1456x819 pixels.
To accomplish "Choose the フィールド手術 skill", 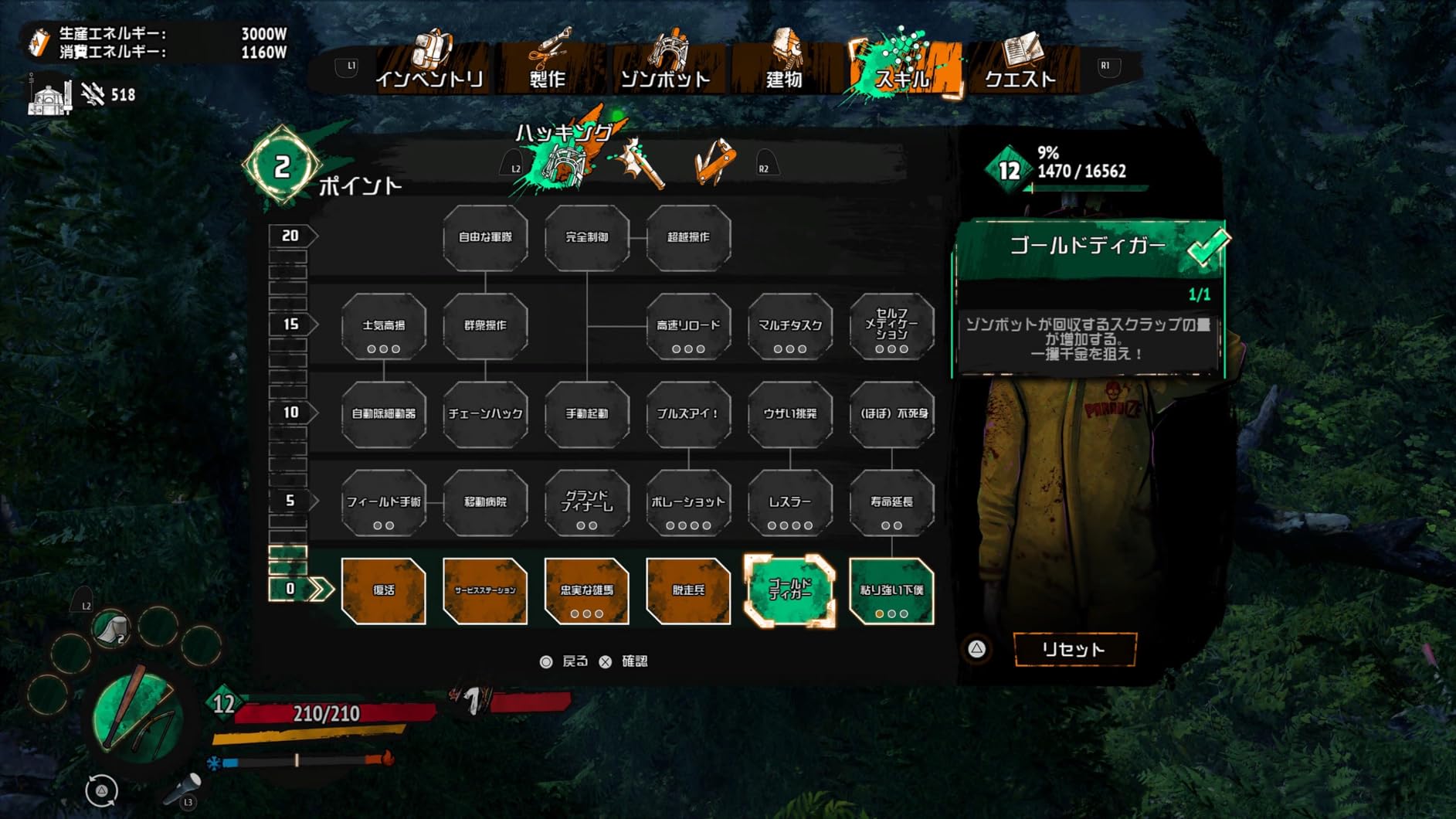I will [x=384, y=502].
